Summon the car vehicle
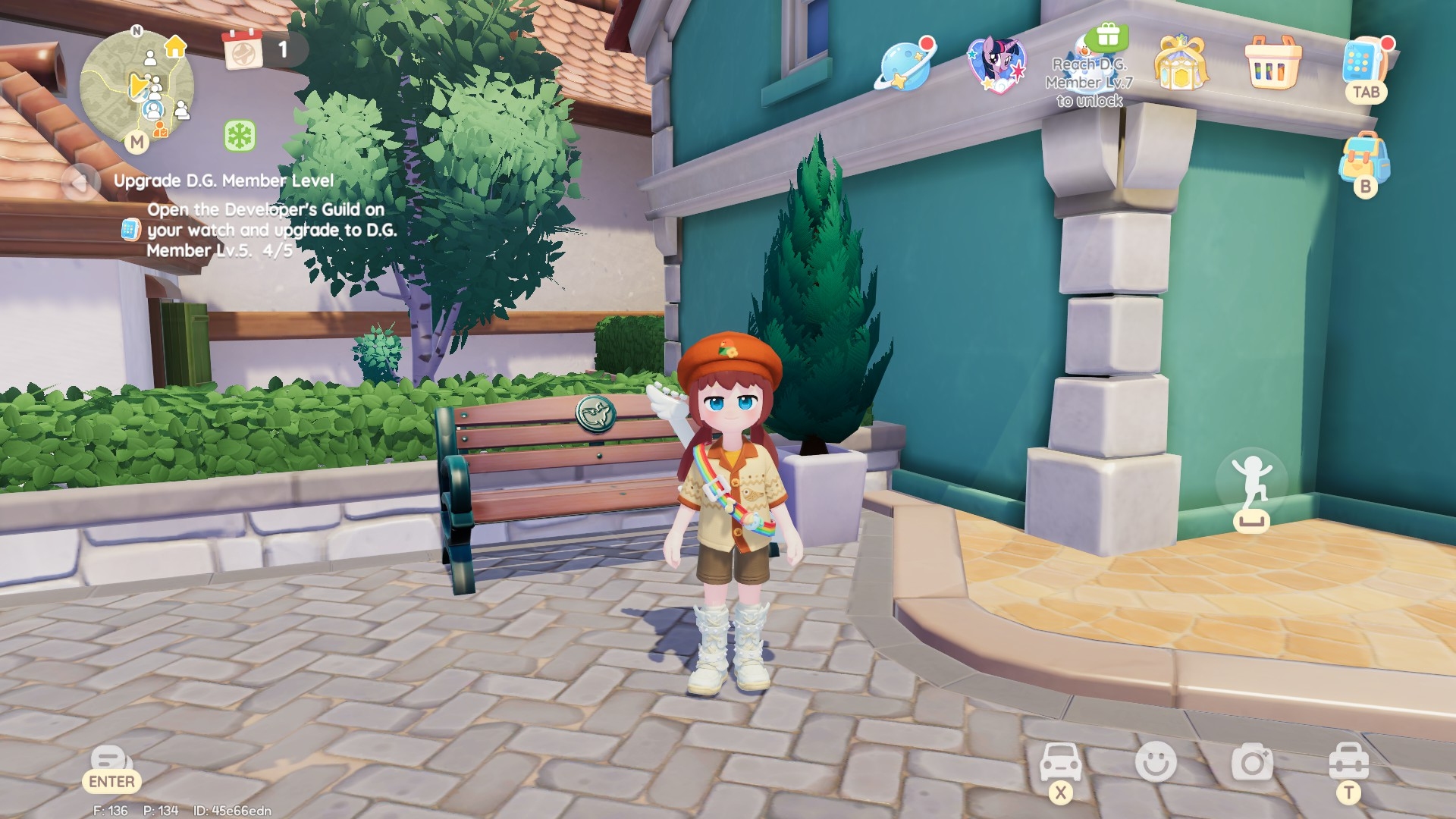Image resolution: width=1456 pixels, height=819 pixels. (x=1060, y=761)
